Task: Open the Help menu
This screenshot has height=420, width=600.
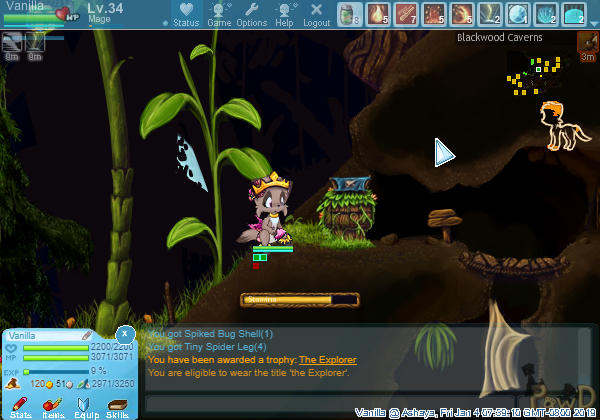Action: click(x=284, y=15)
